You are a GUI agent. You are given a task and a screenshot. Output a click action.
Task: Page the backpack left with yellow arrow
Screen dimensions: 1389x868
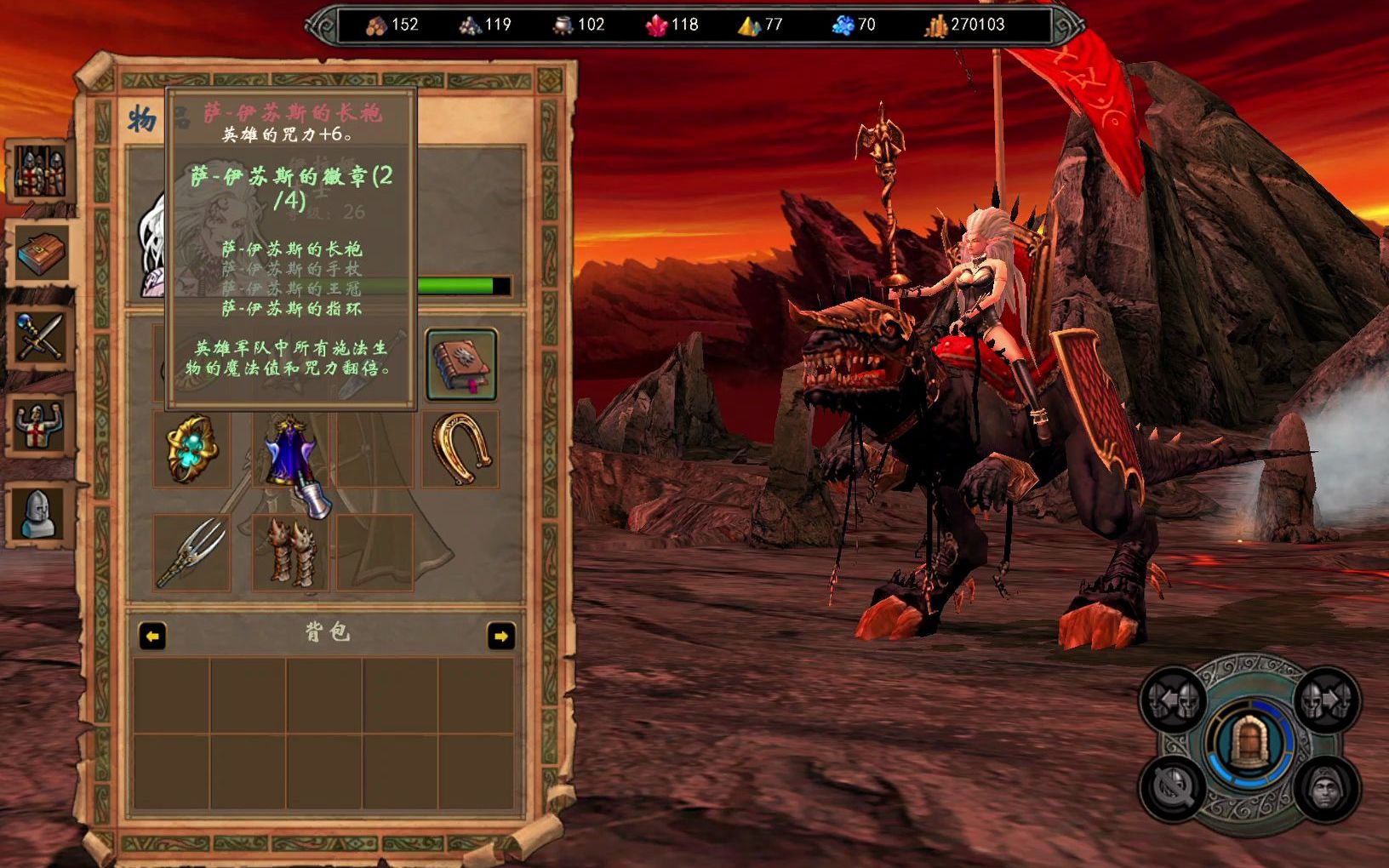(x=152, y=636)
